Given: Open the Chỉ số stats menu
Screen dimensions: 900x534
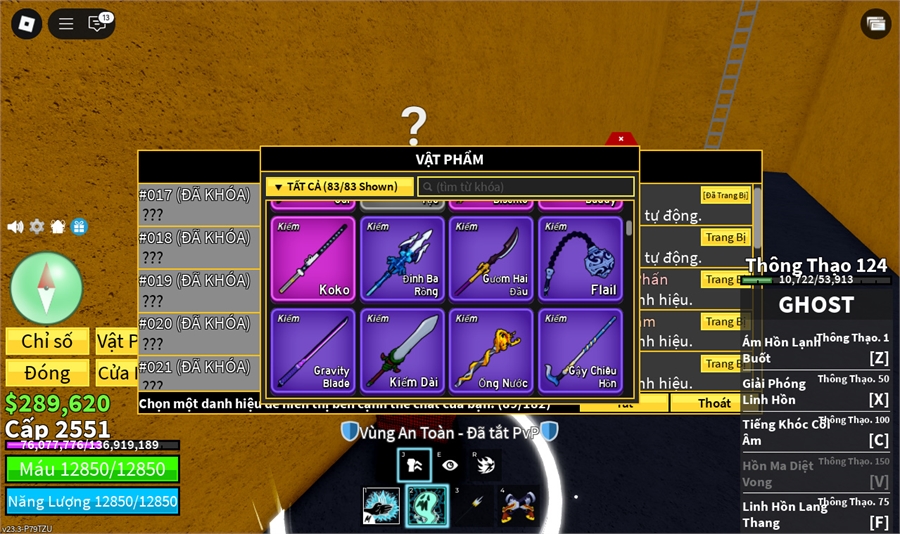Looking at the screenshot, I should pos(47,341).
